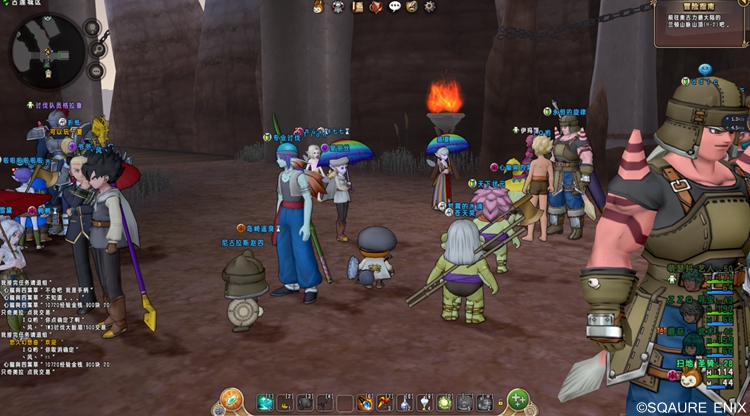Use the blue potion flask in hotbar
The width and height of the screenshot is (750, 416).
[404, 402]
